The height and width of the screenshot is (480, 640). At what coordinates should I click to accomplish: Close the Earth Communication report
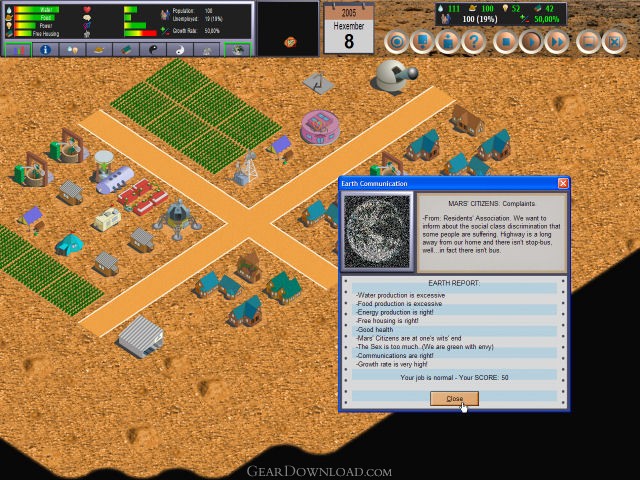[x=454, y=398]
